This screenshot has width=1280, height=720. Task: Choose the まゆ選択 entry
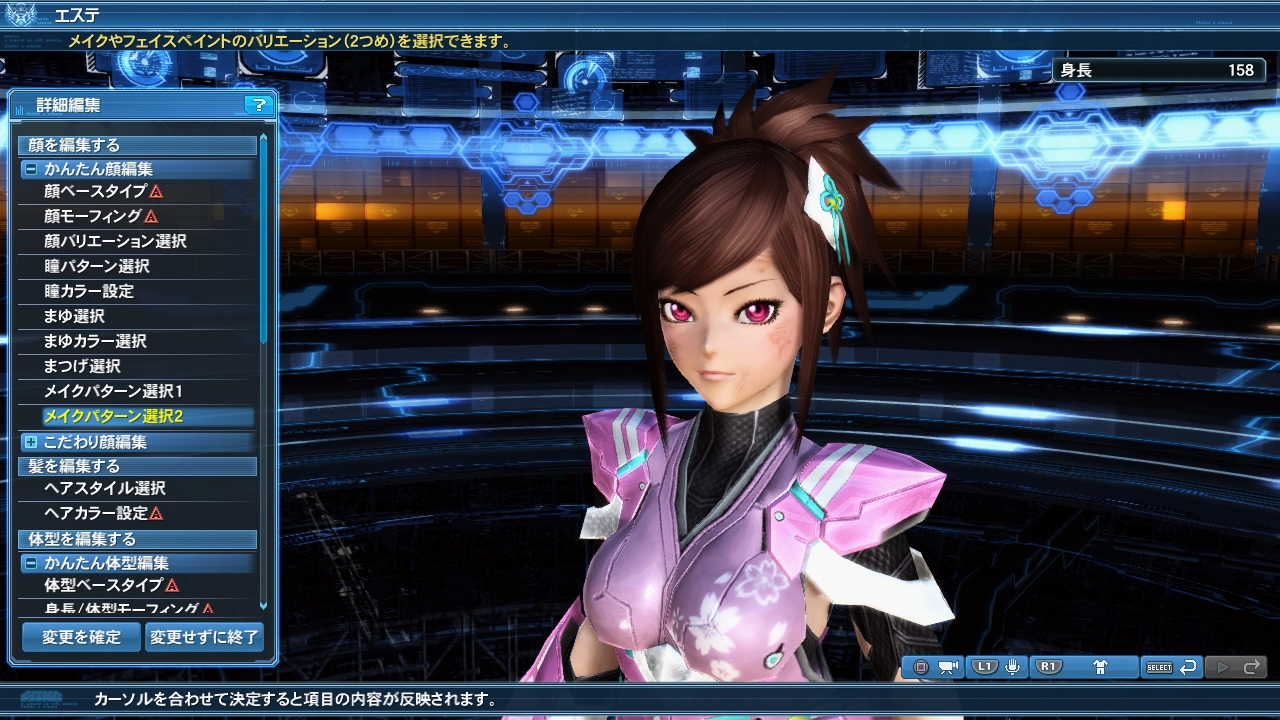point(74,316)
